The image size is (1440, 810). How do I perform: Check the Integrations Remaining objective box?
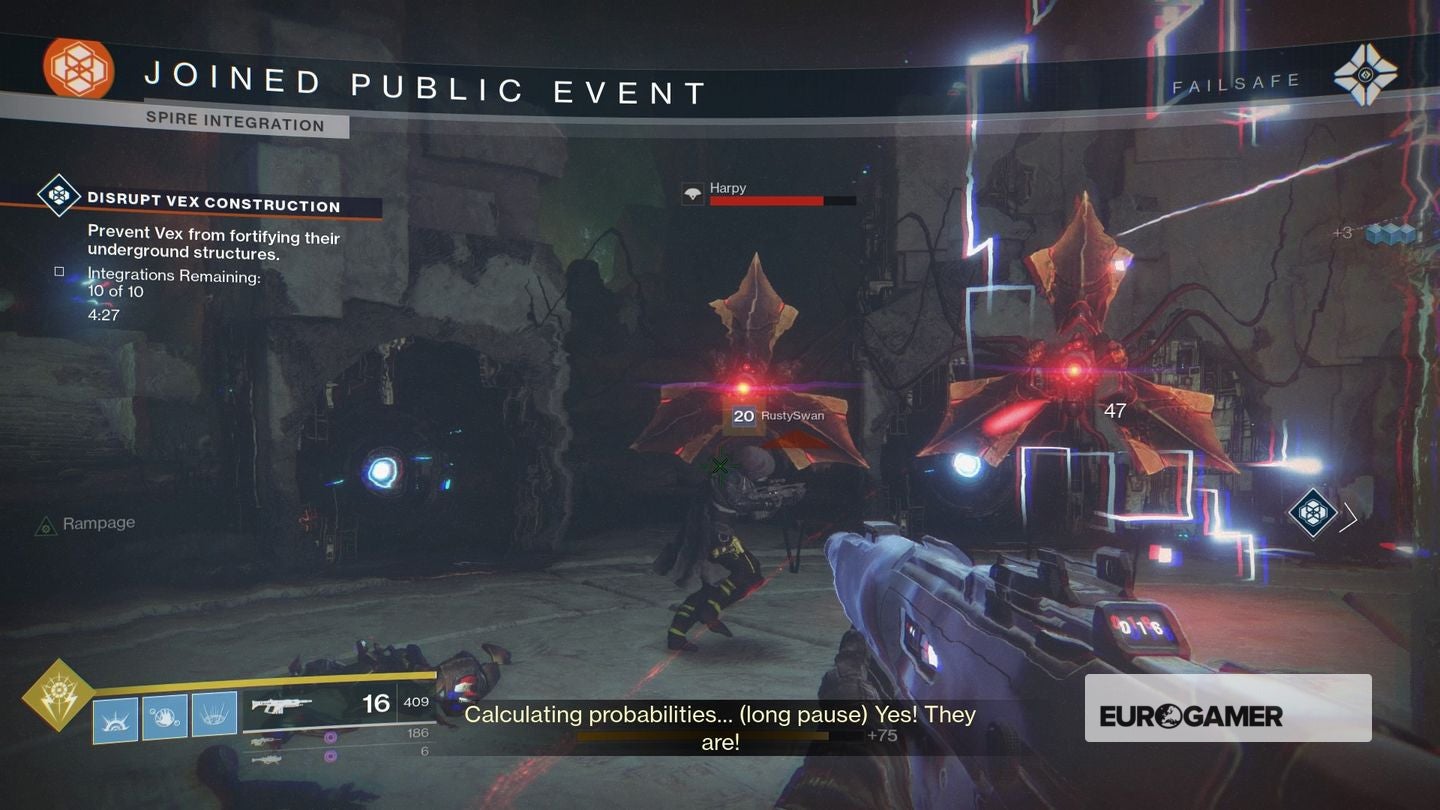click(x=57, y=270)
